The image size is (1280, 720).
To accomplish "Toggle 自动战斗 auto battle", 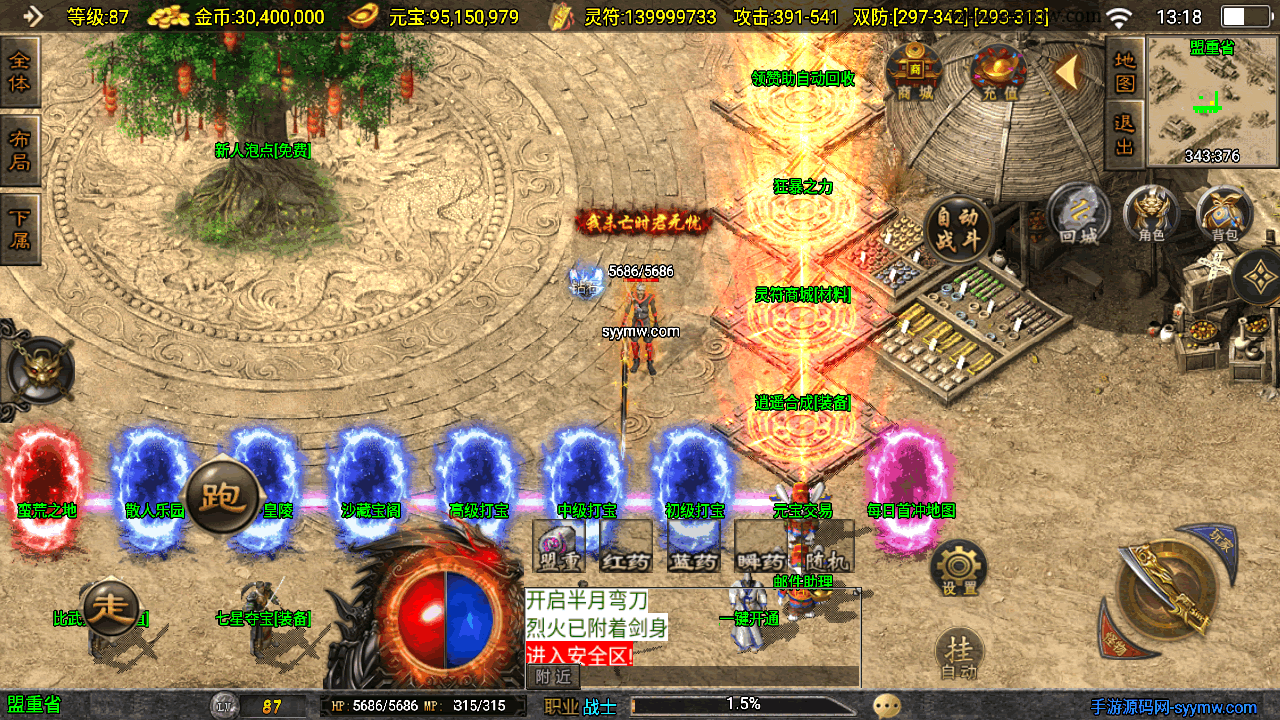I will pos(958,229).
